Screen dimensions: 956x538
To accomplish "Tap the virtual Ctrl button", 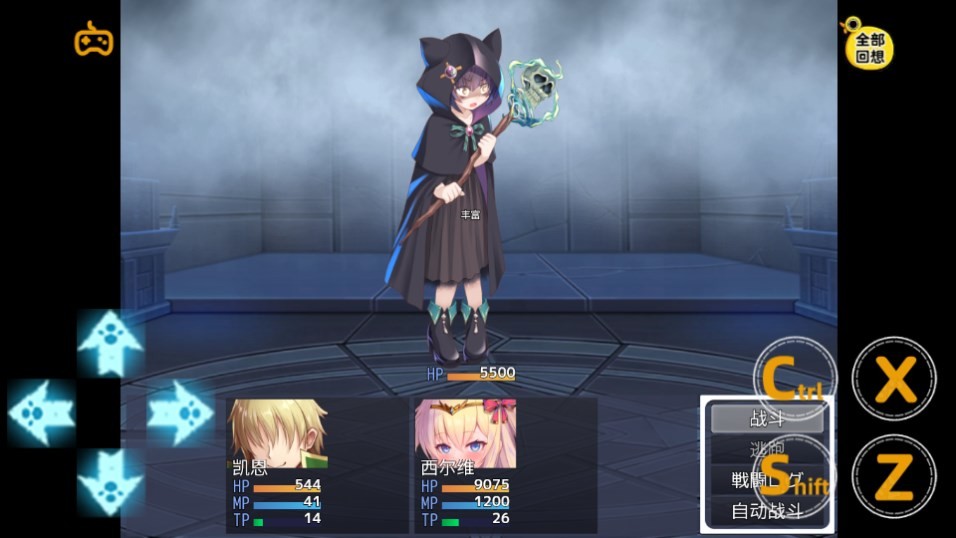I will (x=794, y=378).
